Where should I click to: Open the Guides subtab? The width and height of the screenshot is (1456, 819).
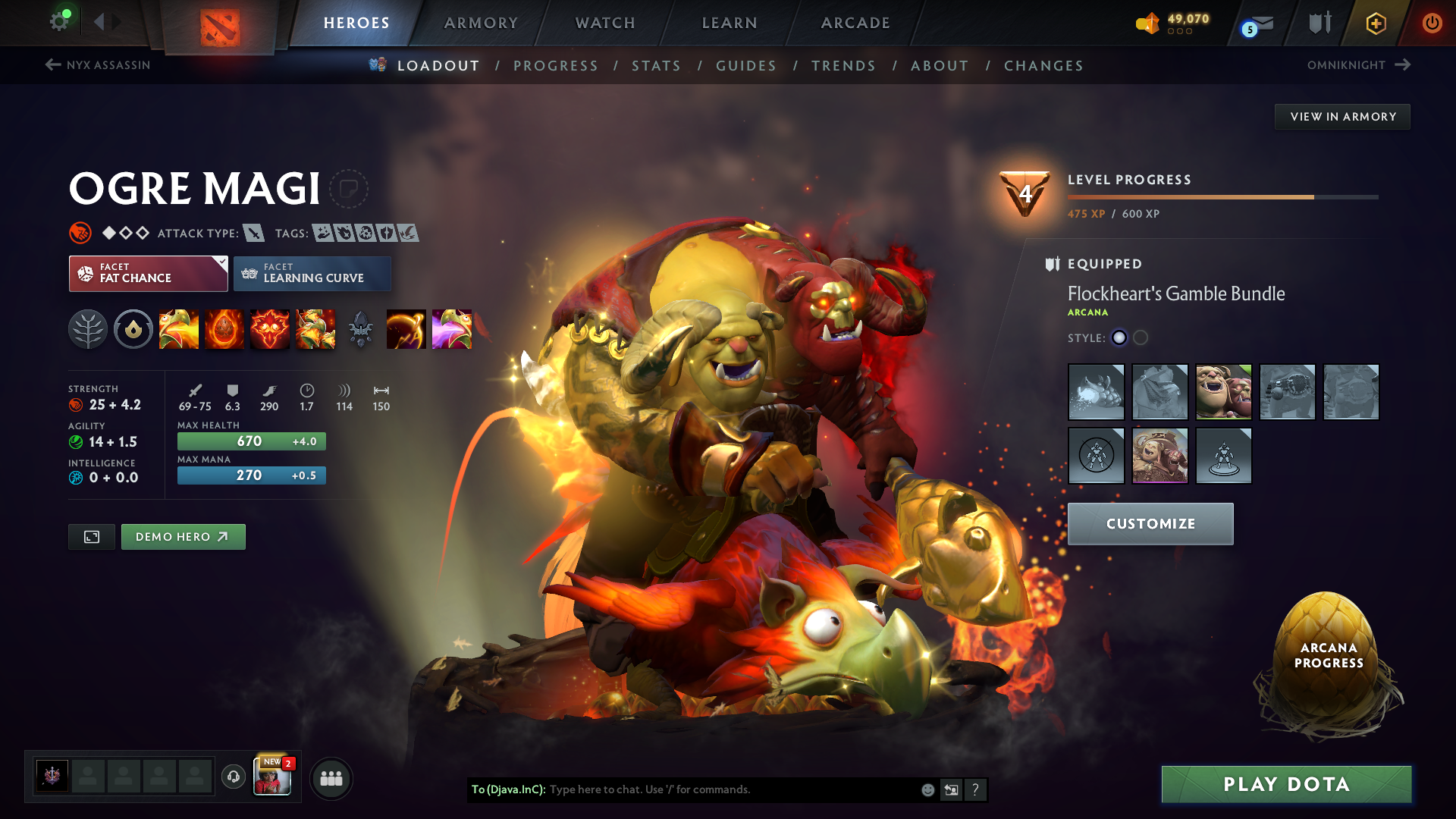(x=746, y=66)
